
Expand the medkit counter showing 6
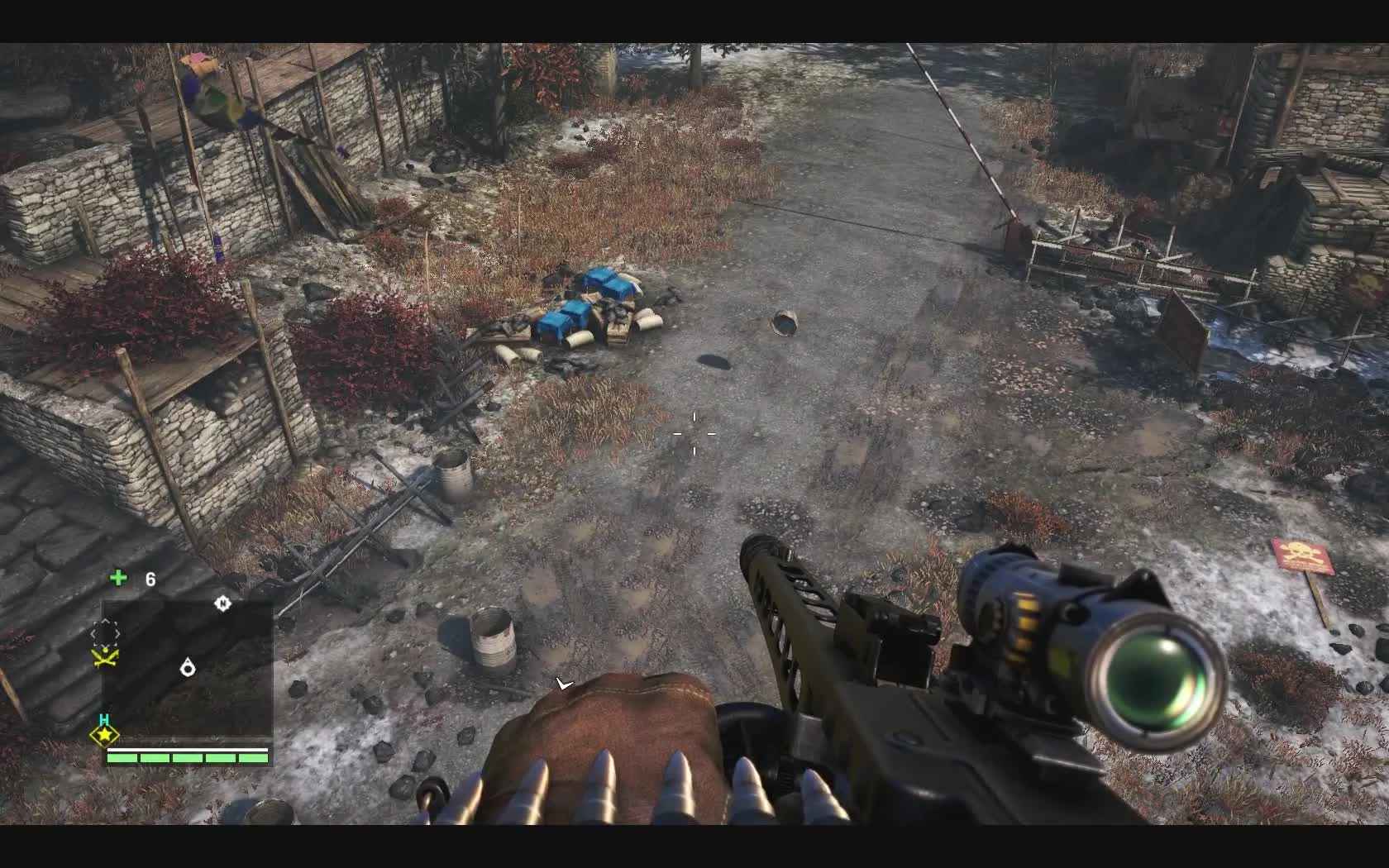click(x=150, y=579)
